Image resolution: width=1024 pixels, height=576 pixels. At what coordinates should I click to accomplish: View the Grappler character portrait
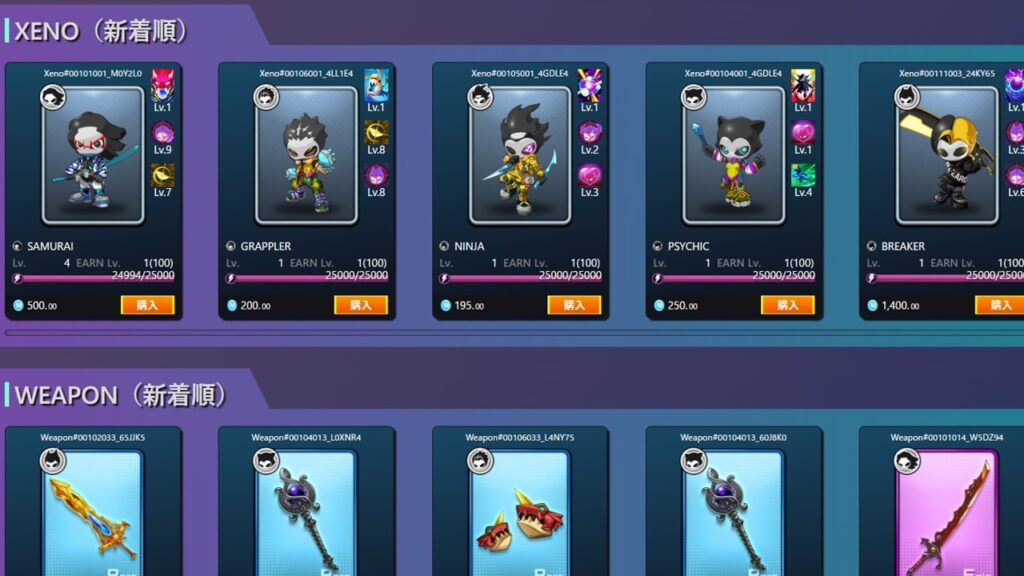click(x=306, y=155)
